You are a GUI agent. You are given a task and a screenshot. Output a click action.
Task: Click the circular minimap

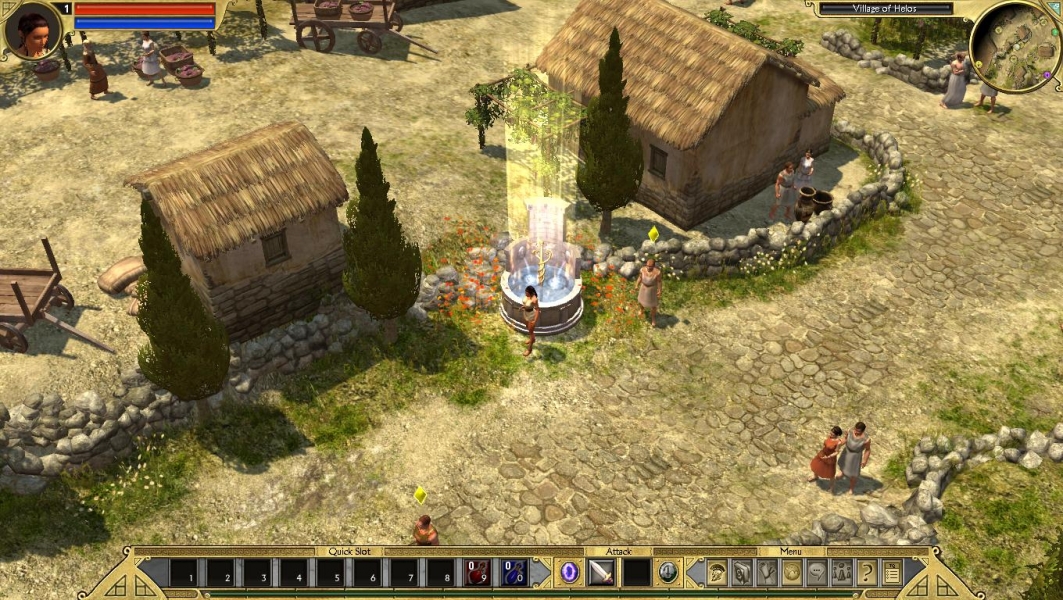(x=1014, y=46)
